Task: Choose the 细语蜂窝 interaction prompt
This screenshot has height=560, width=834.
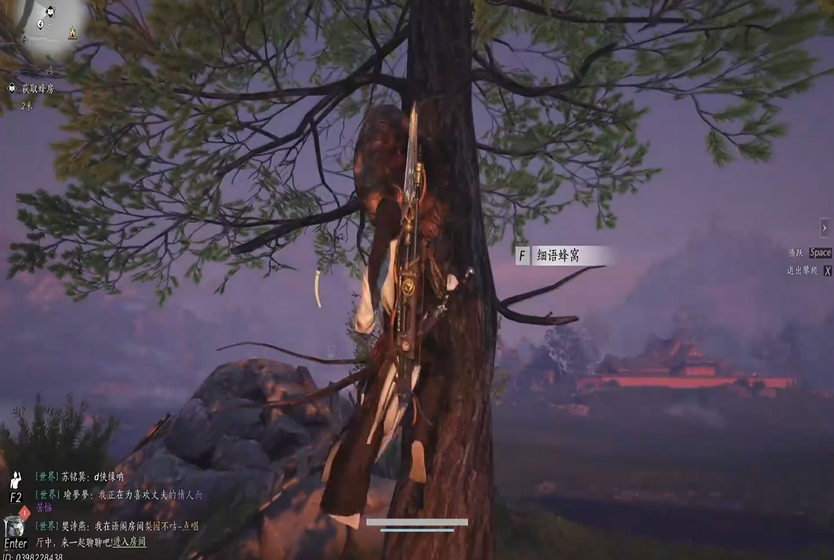Action: 561,256
